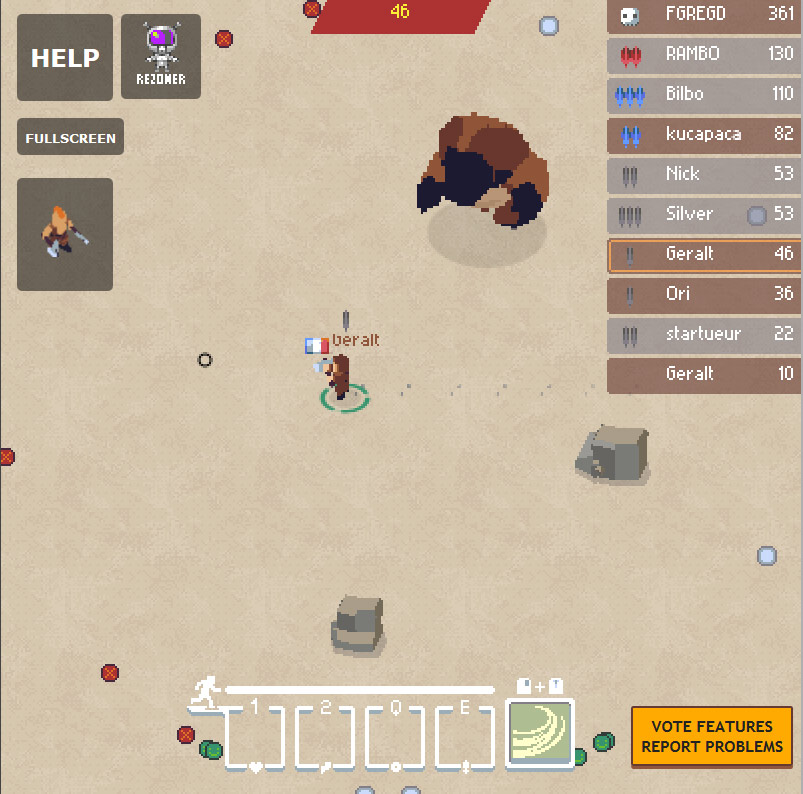Pick Nick's row in the leaderboard
Image resolution: width=803 pixels, height=794 pixels.
tap(704, 174)
